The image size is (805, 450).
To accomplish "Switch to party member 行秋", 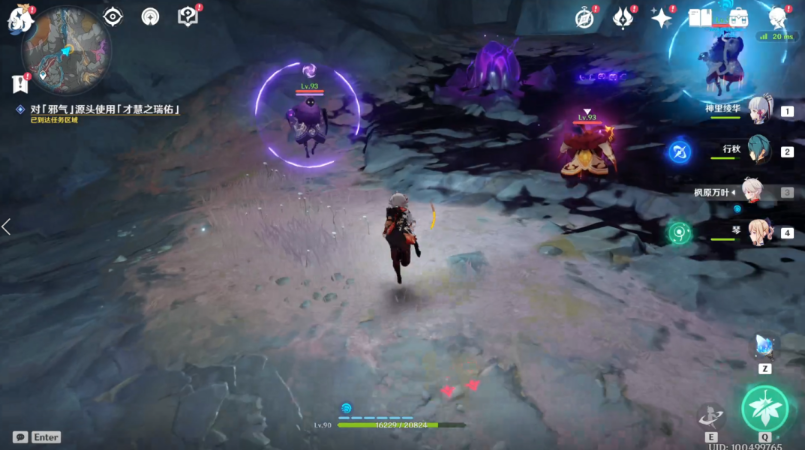I will (x=760, y=151).
